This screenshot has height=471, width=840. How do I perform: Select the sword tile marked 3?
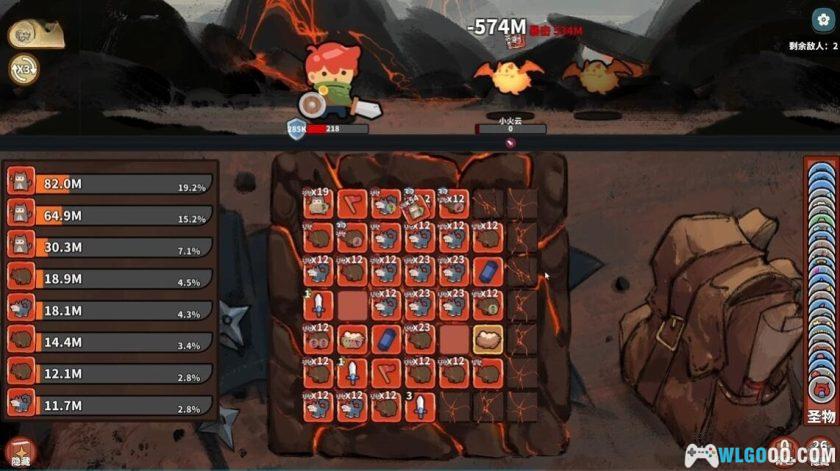tap(420, 407)
